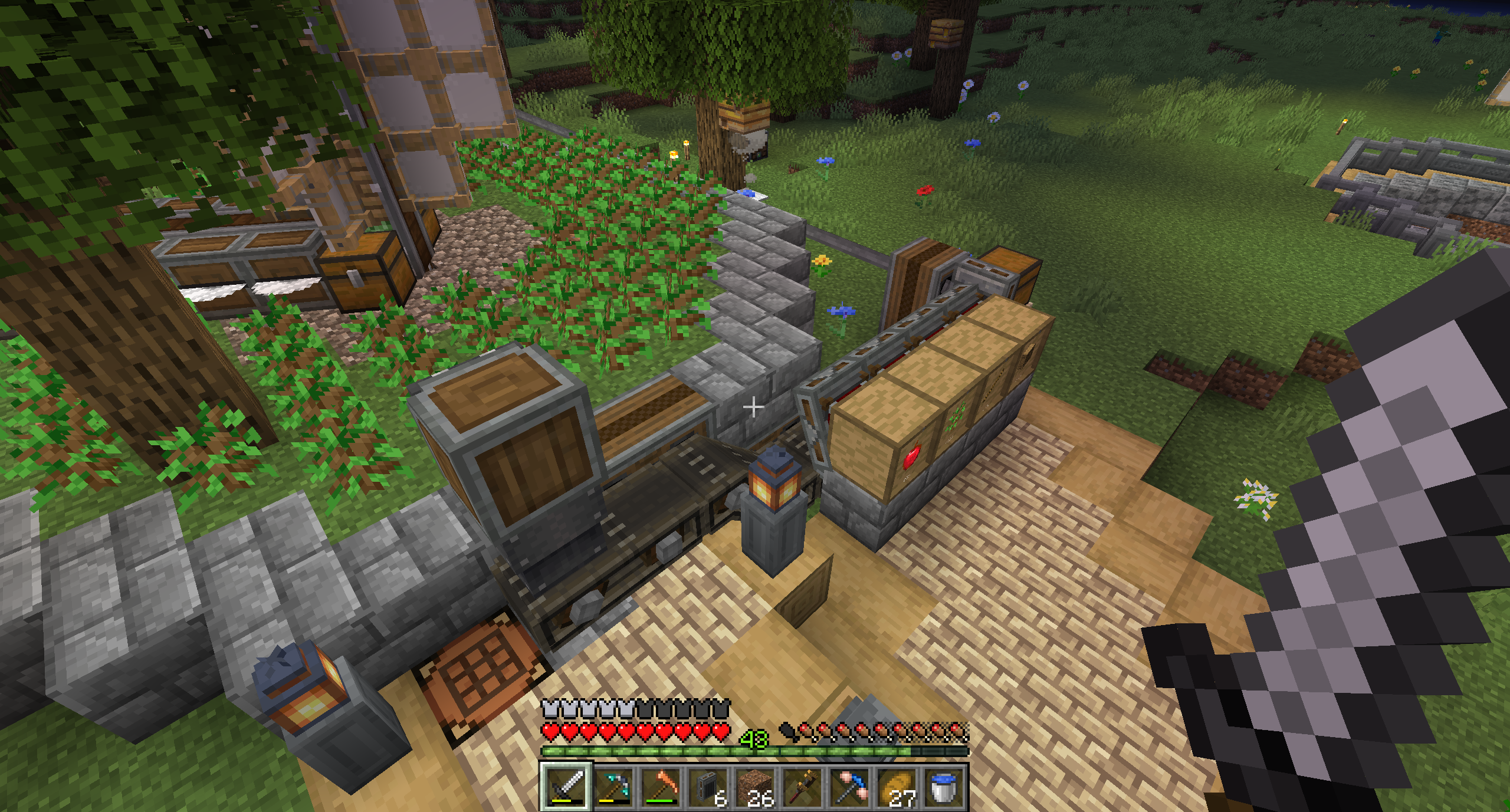Select the diamond-tipped pickaxe hotbar slot
1510x812 pixels.
(613, 787)
